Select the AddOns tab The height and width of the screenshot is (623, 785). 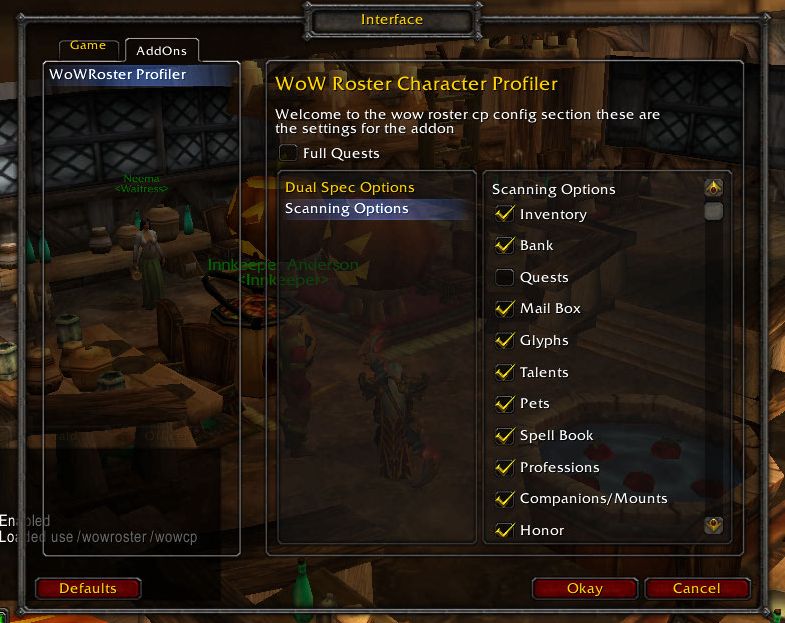(161, 49)
